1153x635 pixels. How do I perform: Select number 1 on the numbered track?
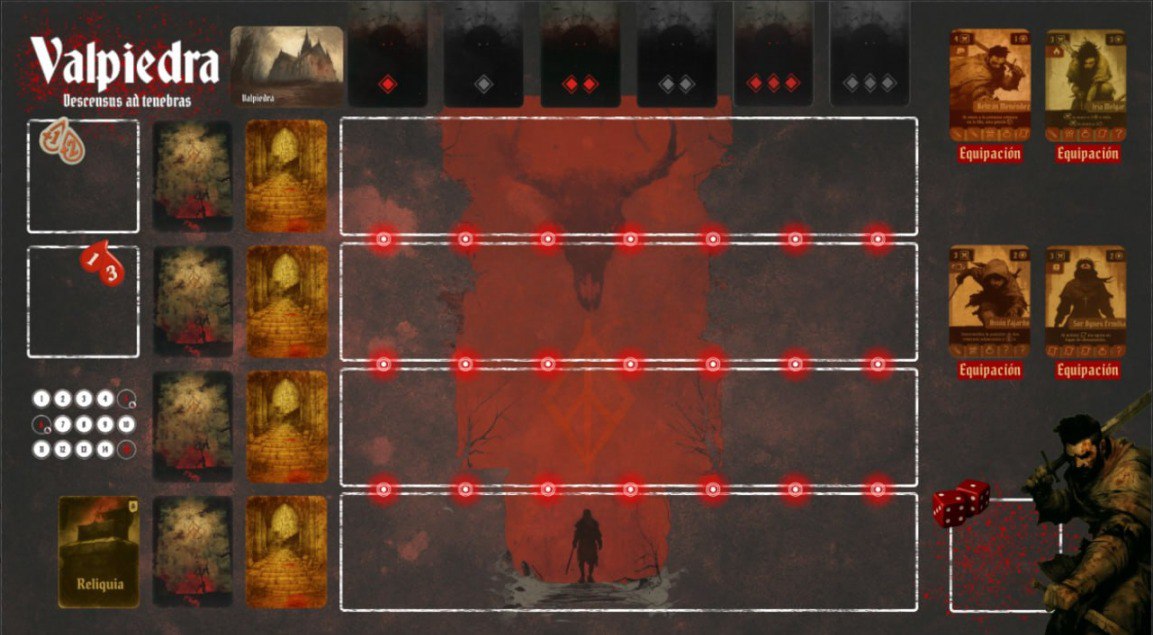tap(41, 399)
